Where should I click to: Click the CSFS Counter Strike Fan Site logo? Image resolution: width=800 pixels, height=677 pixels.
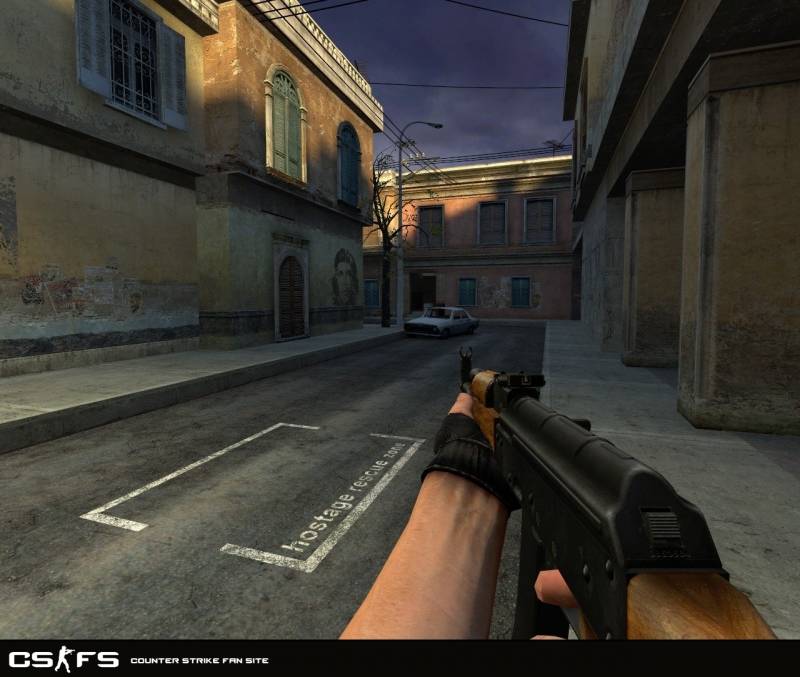[64, 659]
